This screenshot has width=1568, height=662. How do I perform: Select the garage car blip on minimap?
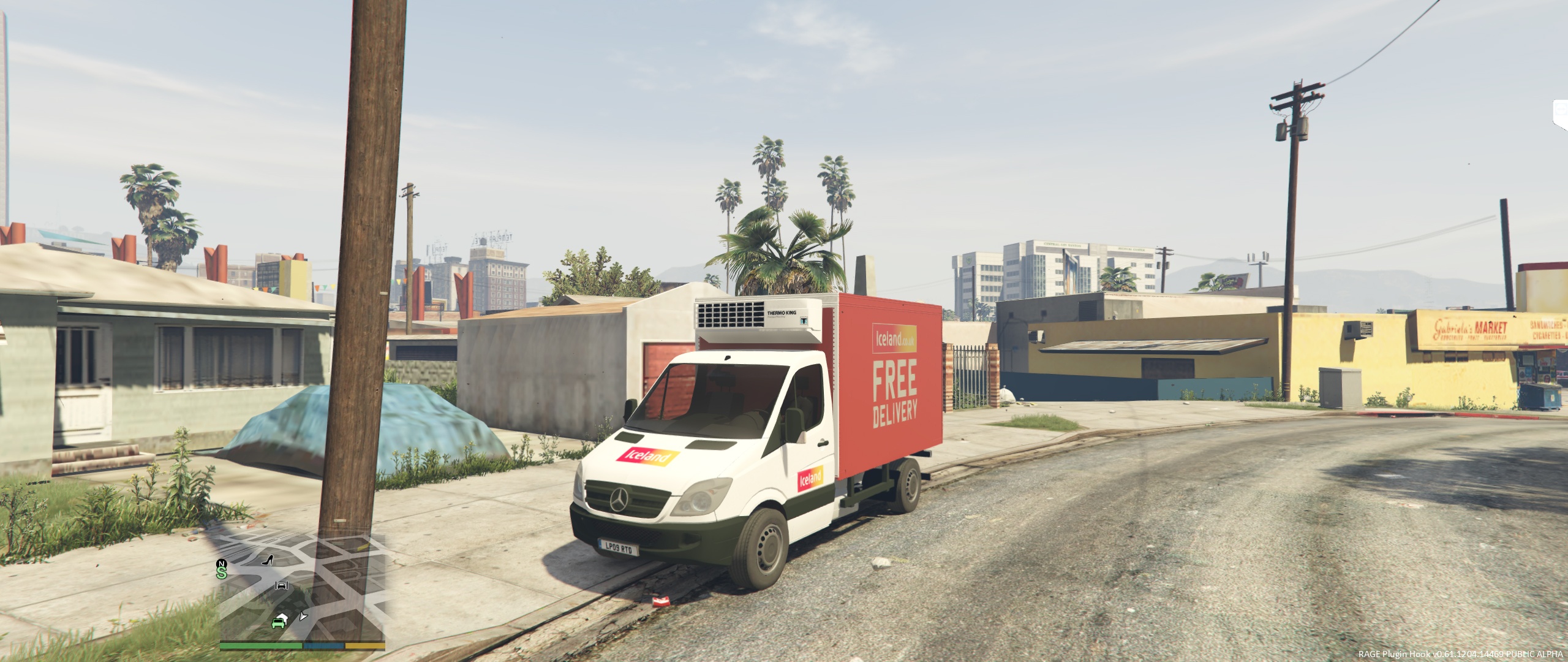pos(282,586)
